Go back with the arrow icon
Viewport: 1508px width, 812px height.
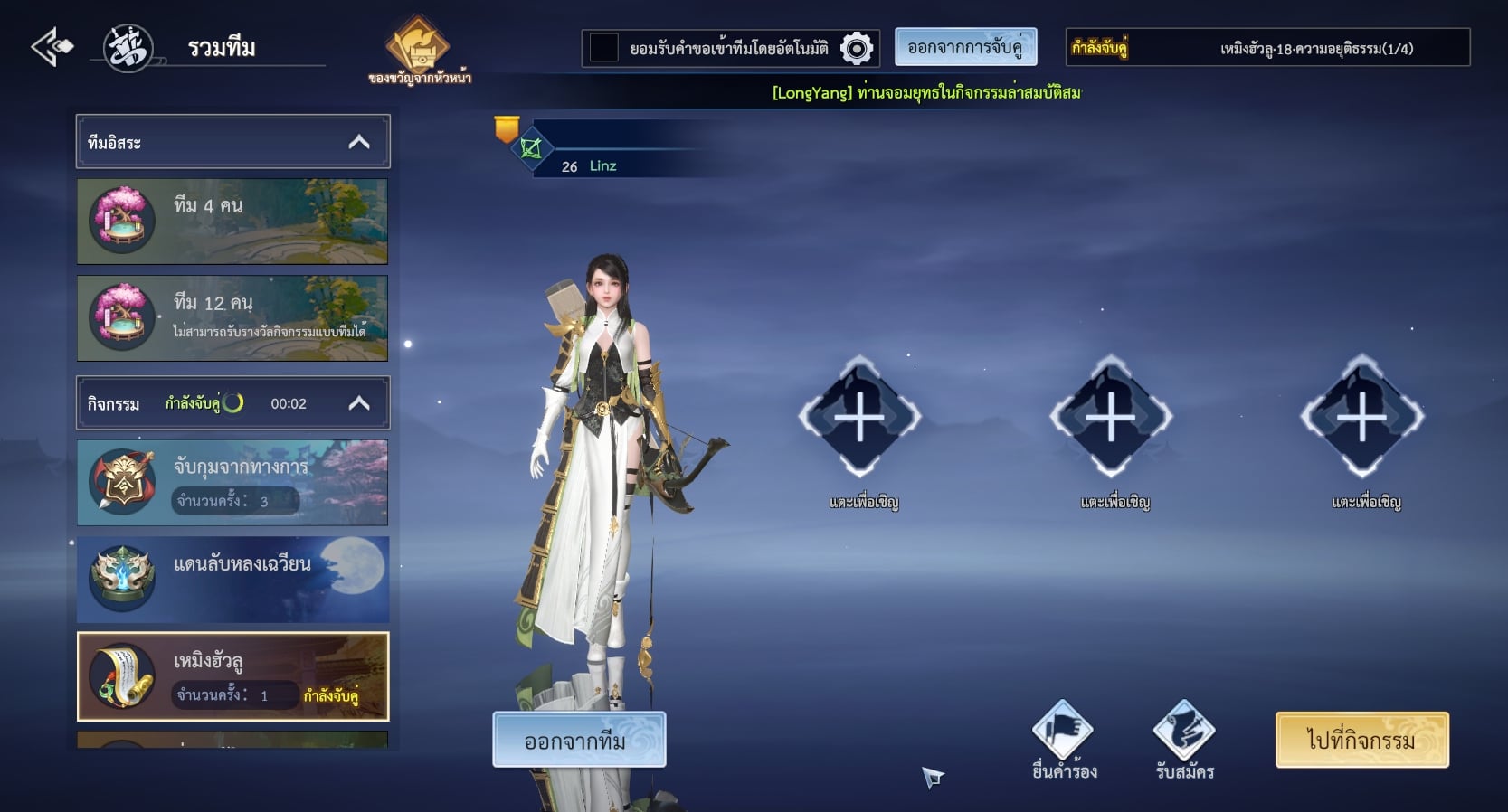pyautogui.click(x=52, y=47)
